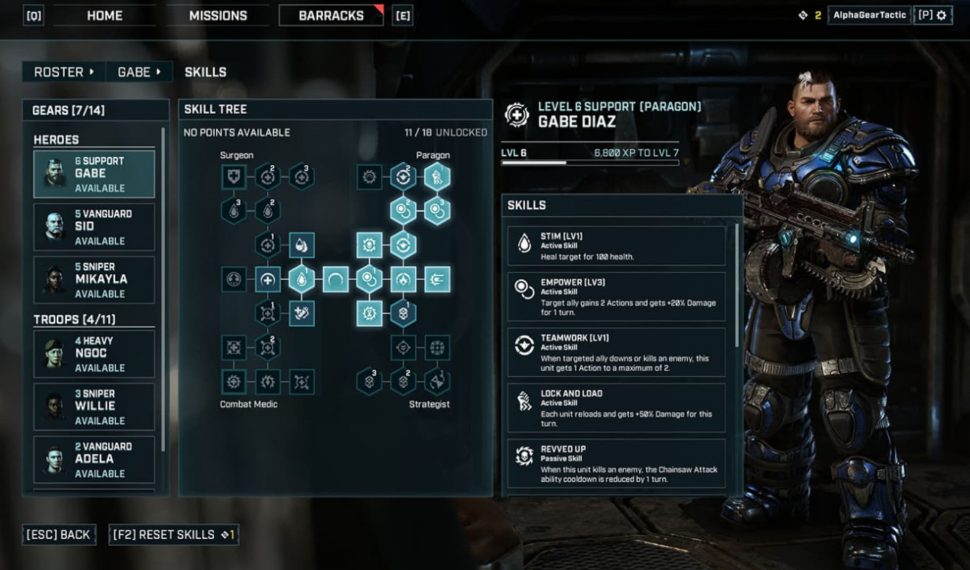Open the Empower skill description
970x570 pixels.
click(x=617, y=297)
